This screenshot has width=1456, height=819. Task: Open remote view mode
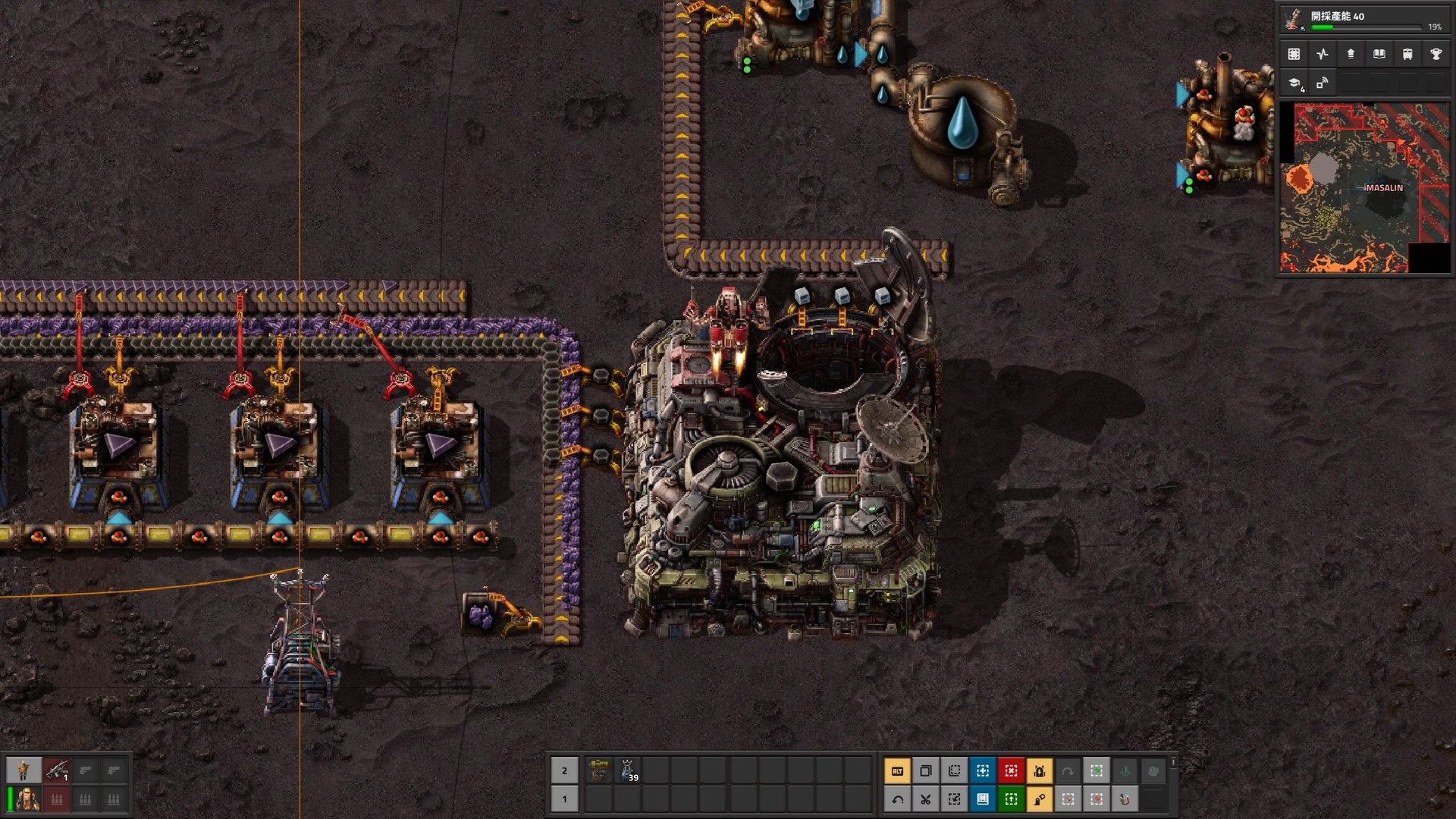click(1321, 85)
